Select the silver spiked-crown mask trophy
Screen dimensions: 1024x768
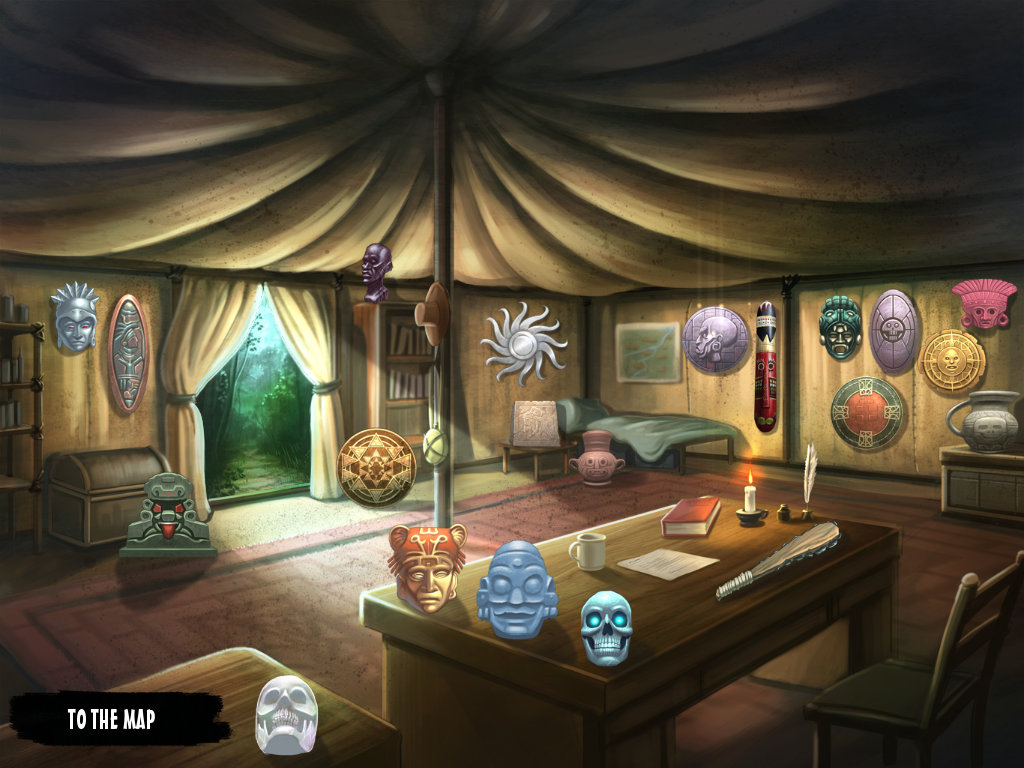pos(76,316)
